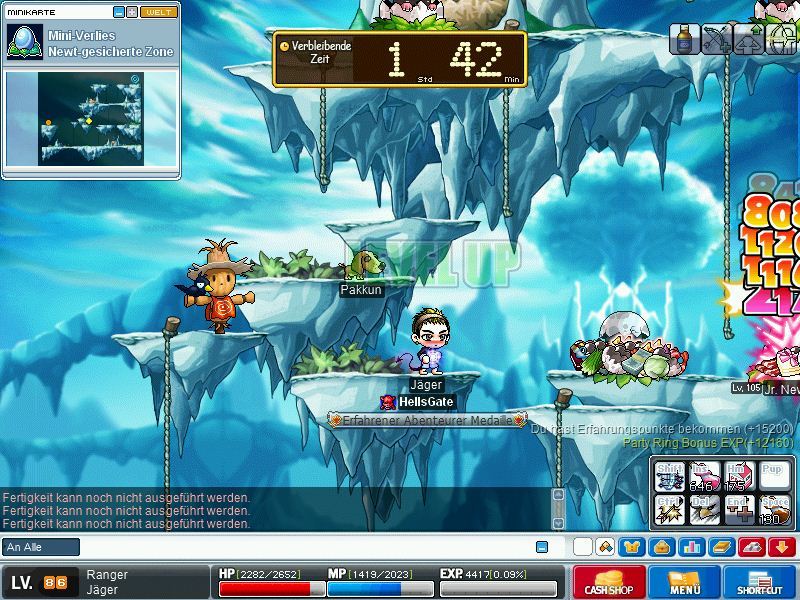The image size is (800, 600).
Task: Click the WELT world map button
Action: pos(159,12)
